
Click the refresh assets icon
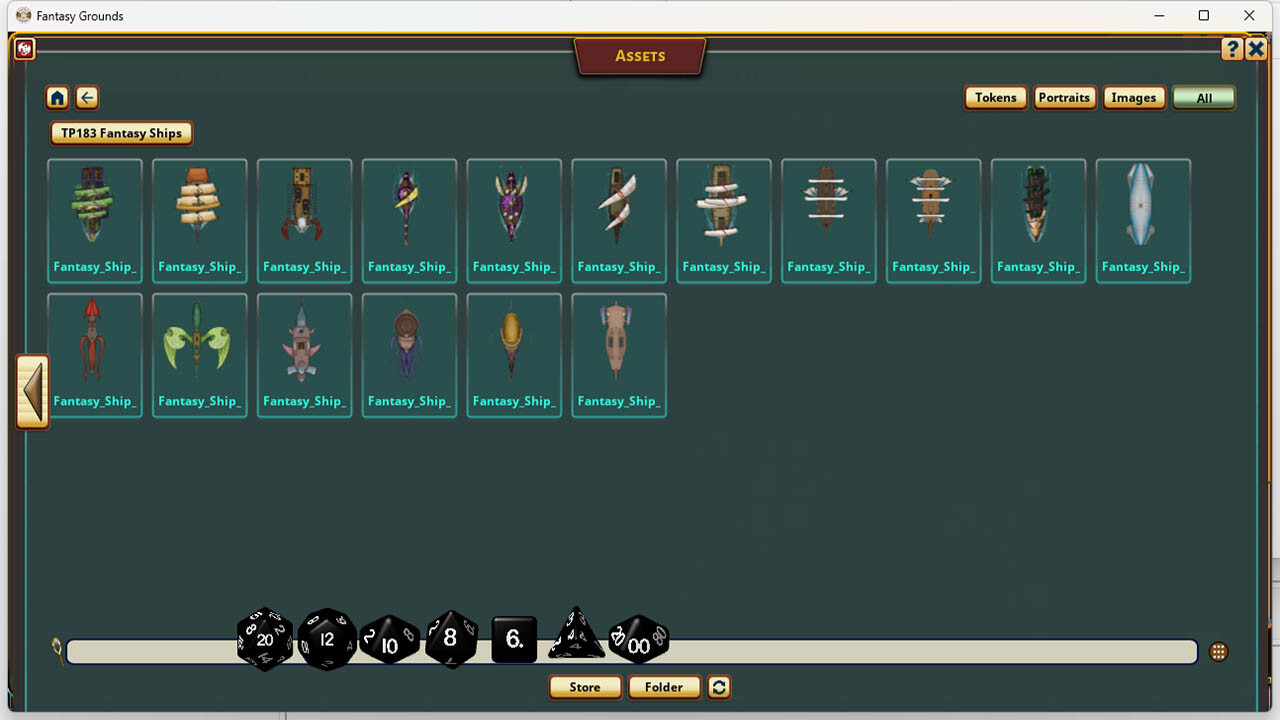coord(718,687)
